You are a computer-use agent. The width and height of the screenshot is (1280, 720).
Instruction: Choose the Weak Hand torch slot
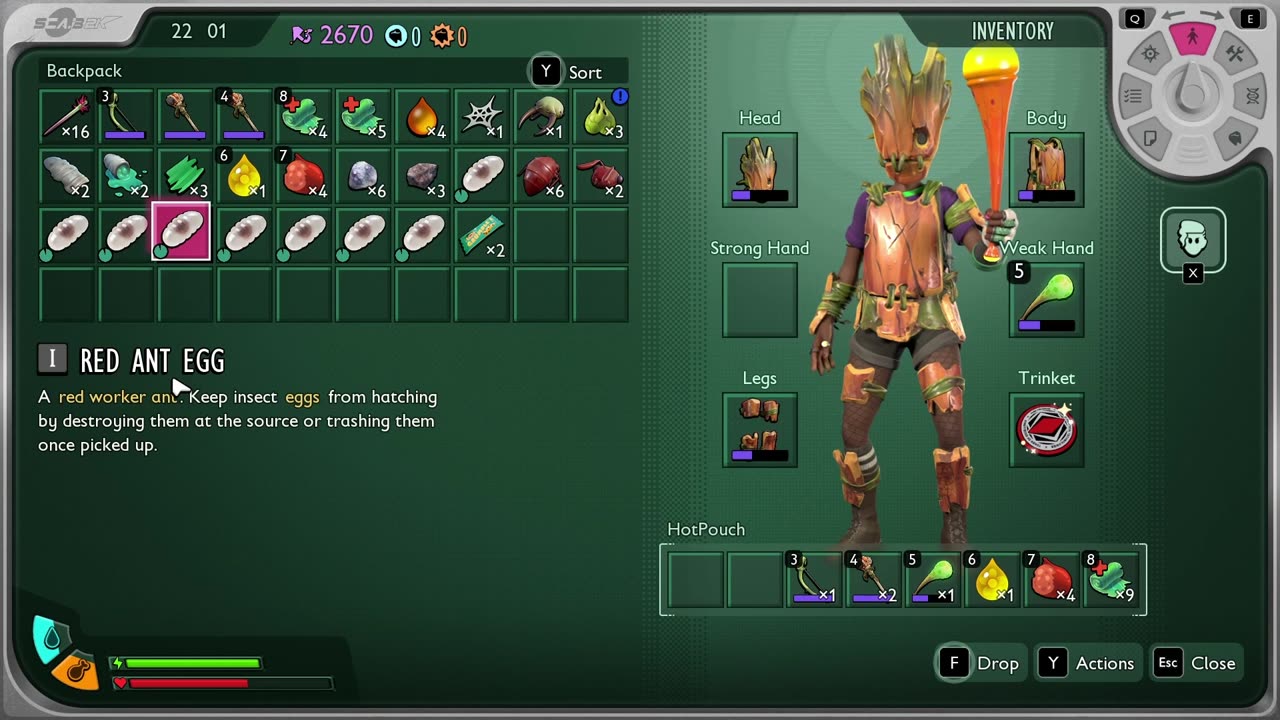point(1046,299)
